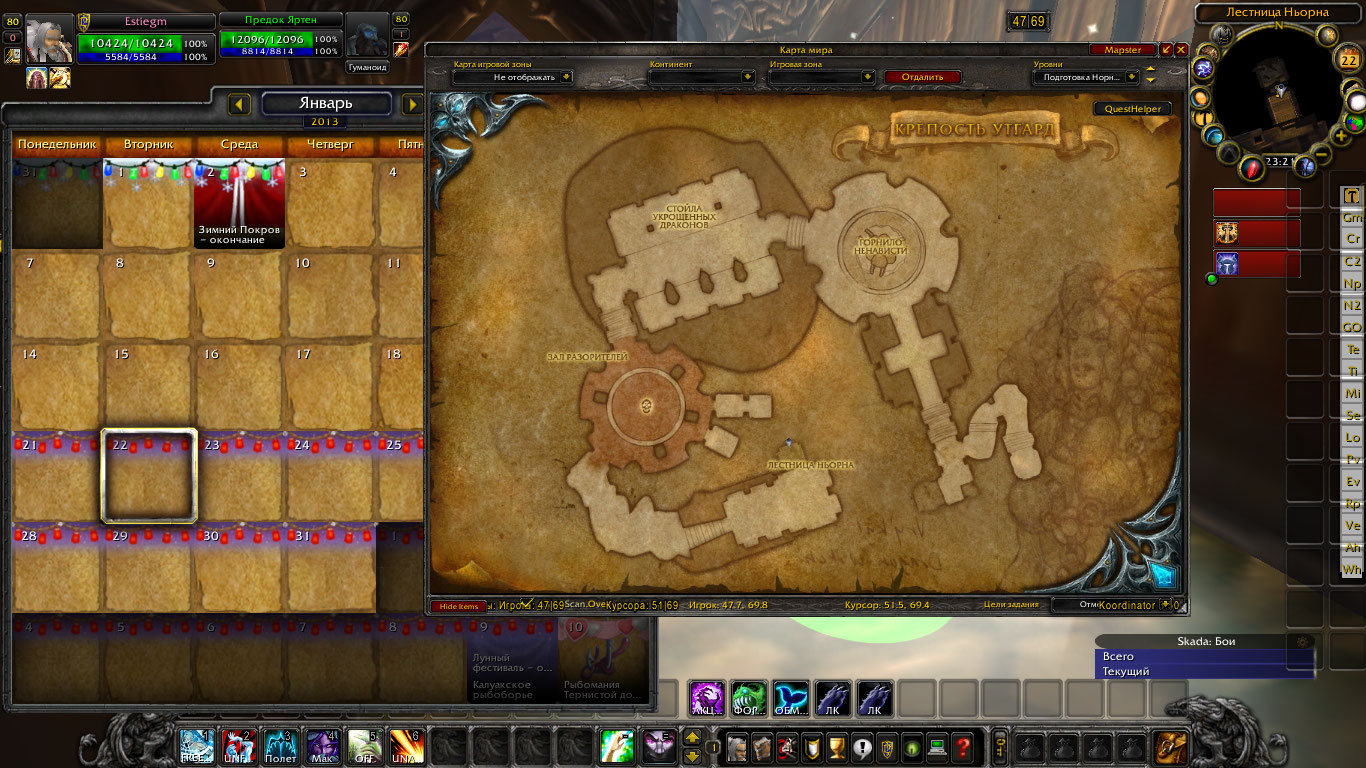
Task: Open the red question mark help button
Action: pyautogui.click(x=962, y=746)
